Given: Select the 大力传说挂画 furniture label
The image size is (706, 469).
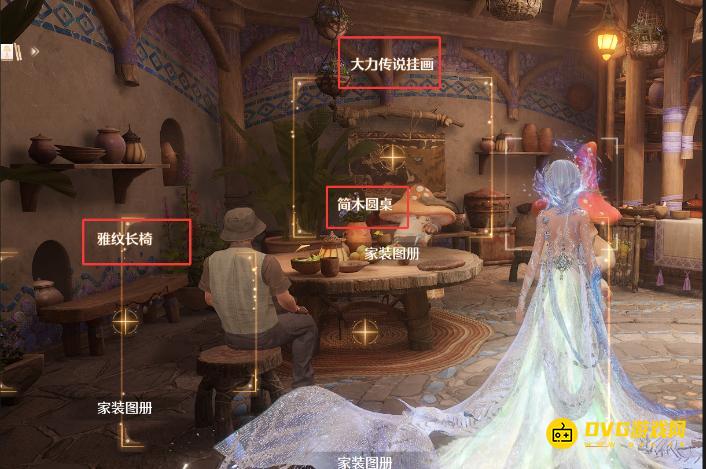Looking at the screenshot, I should point(389,64).
